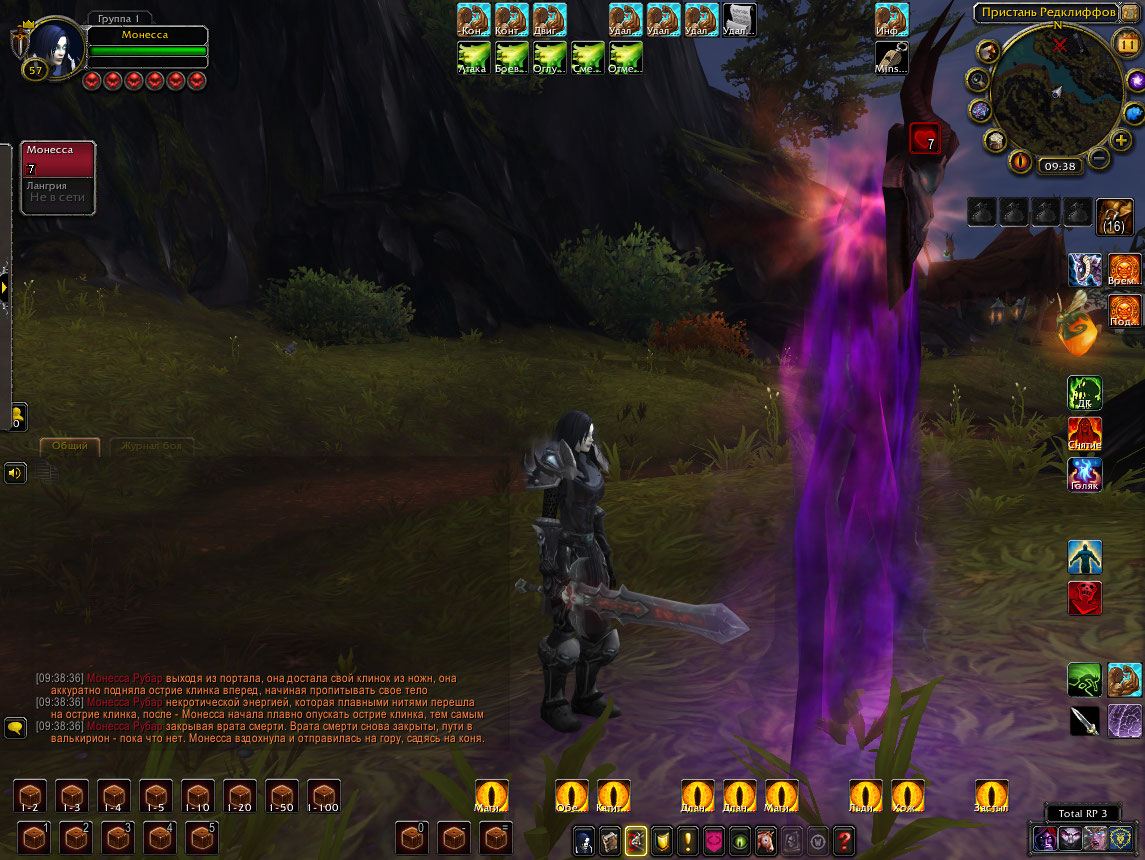Select the Монесса raid frame
The width and height of the screenshot is (1145, 860).
click(58, 160)
